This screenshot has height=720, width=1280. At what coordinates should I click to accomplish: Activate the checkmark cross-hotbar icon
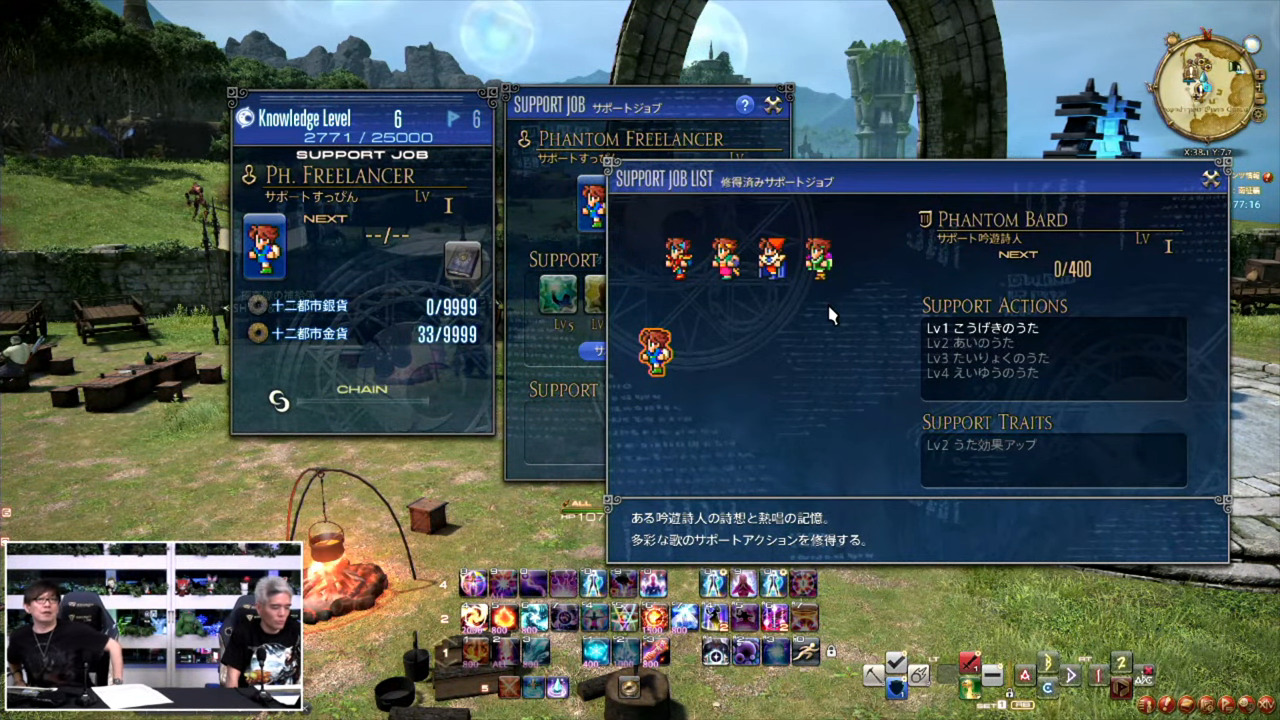pyautogui.click(x=896, y=662)
